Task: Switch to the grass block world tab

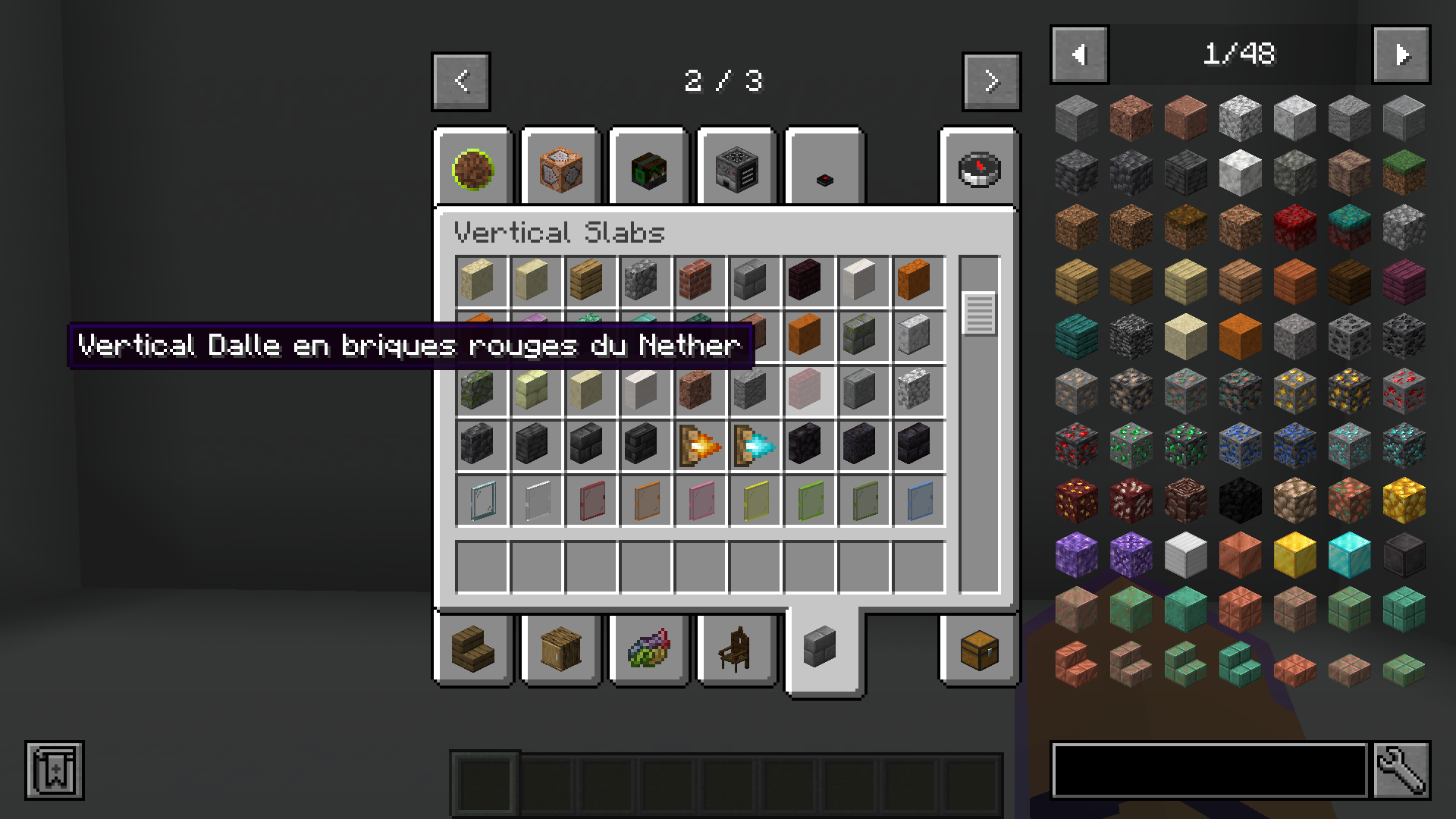Action: (x=474, y=167)
